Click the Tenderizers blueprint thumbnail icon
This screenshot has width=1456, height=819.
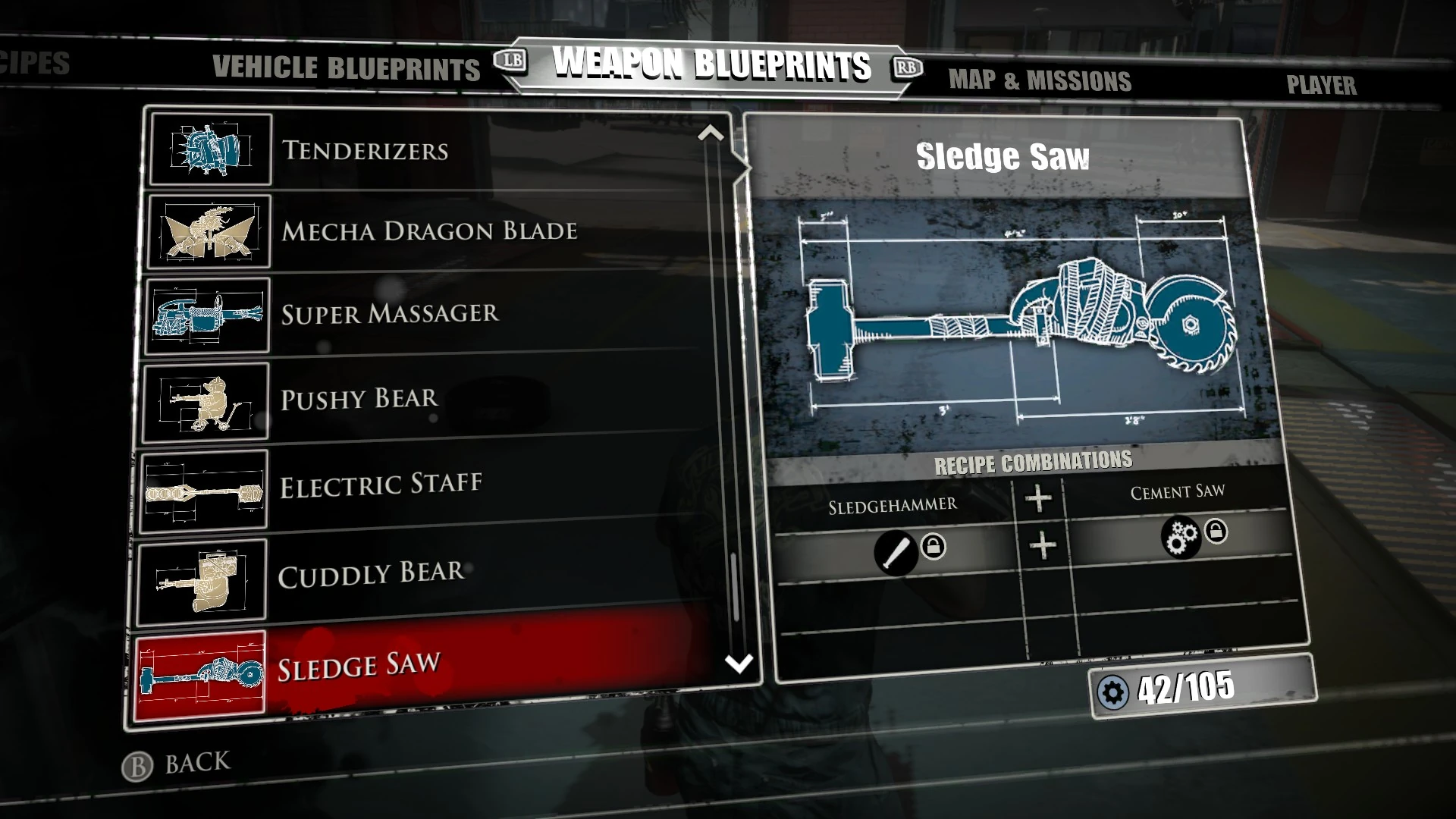pyautogui.click(x=208, y=149)
